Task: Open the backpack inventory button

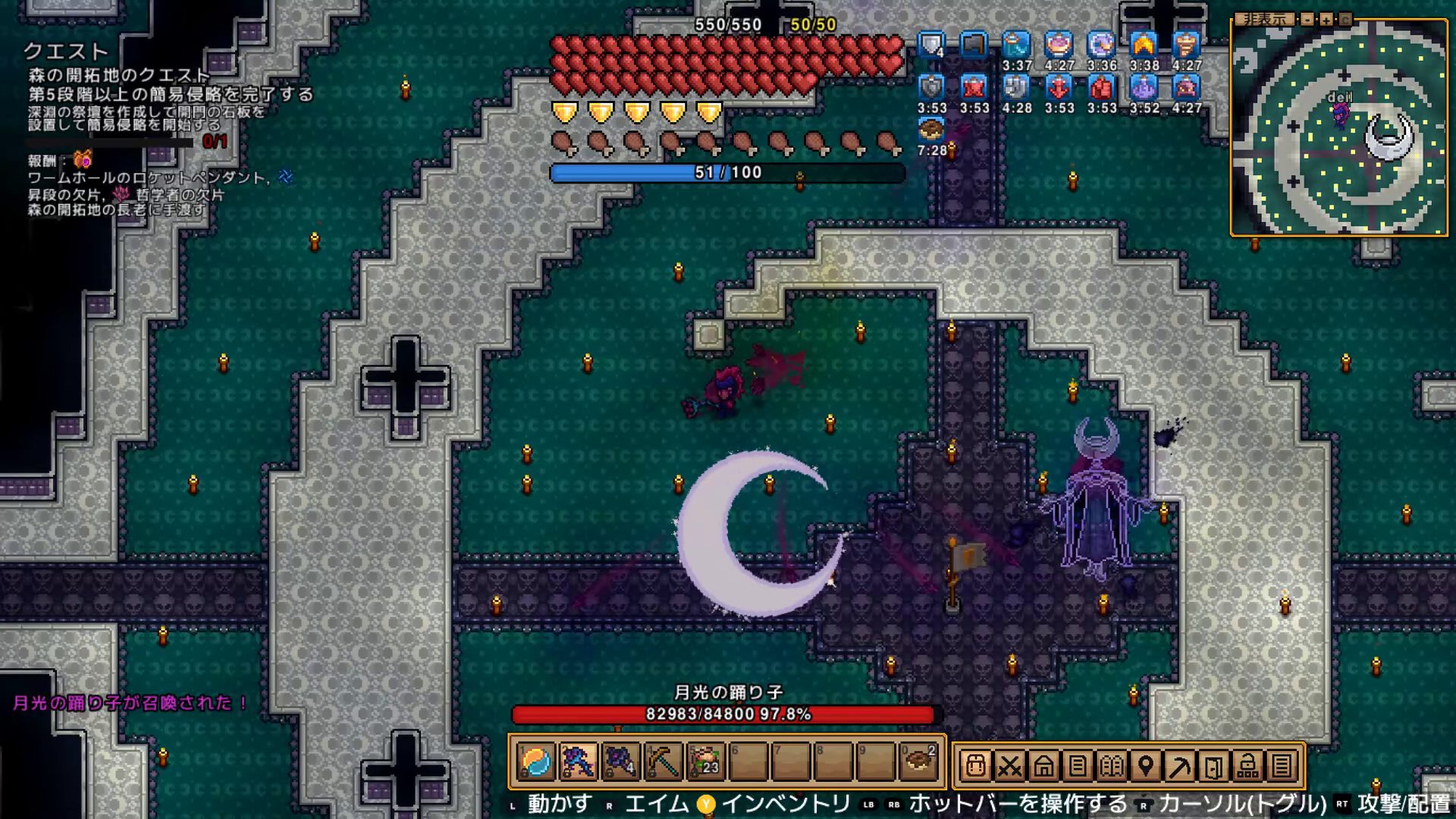Action: pos(975,766)
